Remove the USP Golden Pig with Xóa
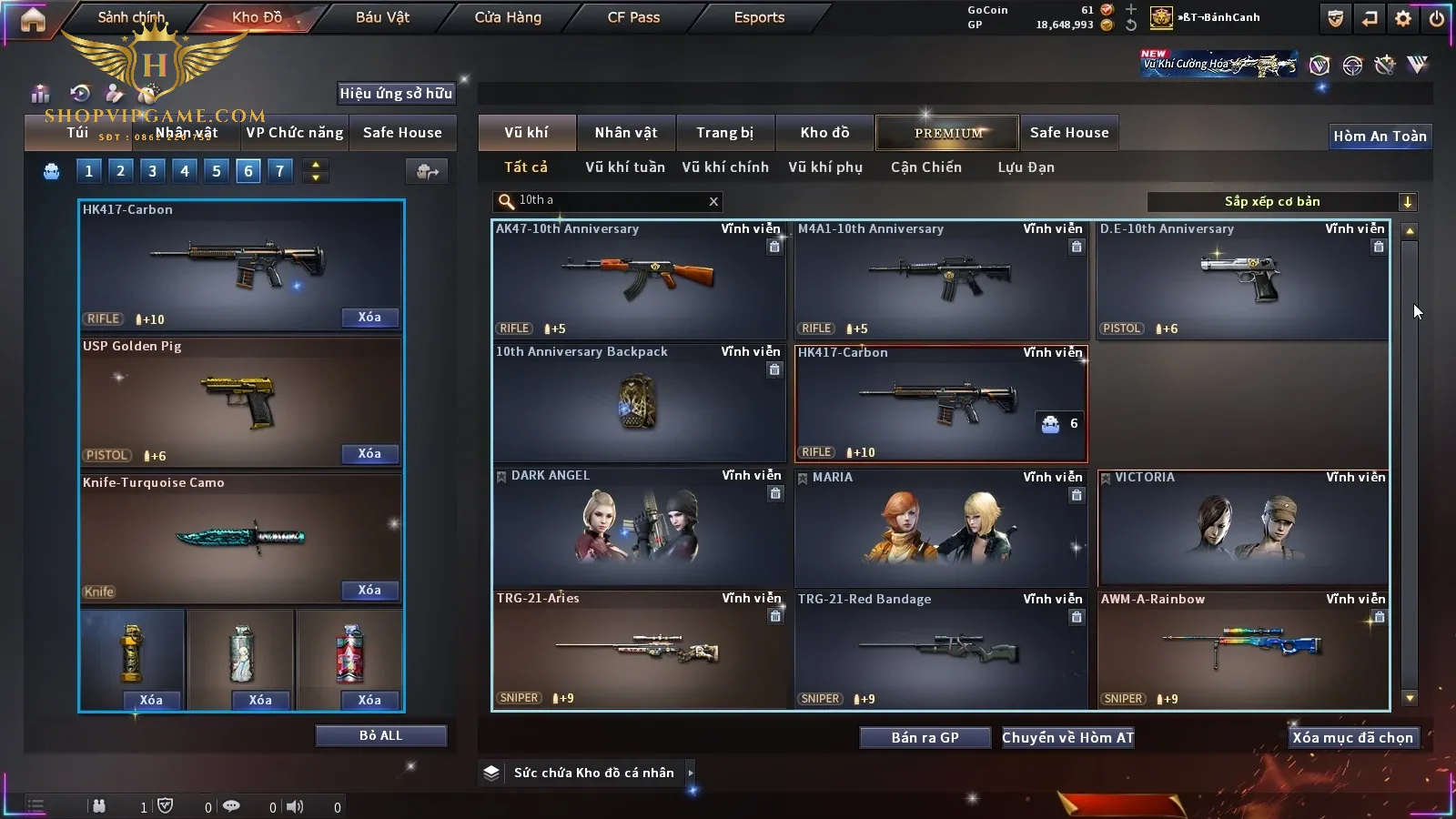This screenshot has height=819, width=1456. tap(369, 454)
